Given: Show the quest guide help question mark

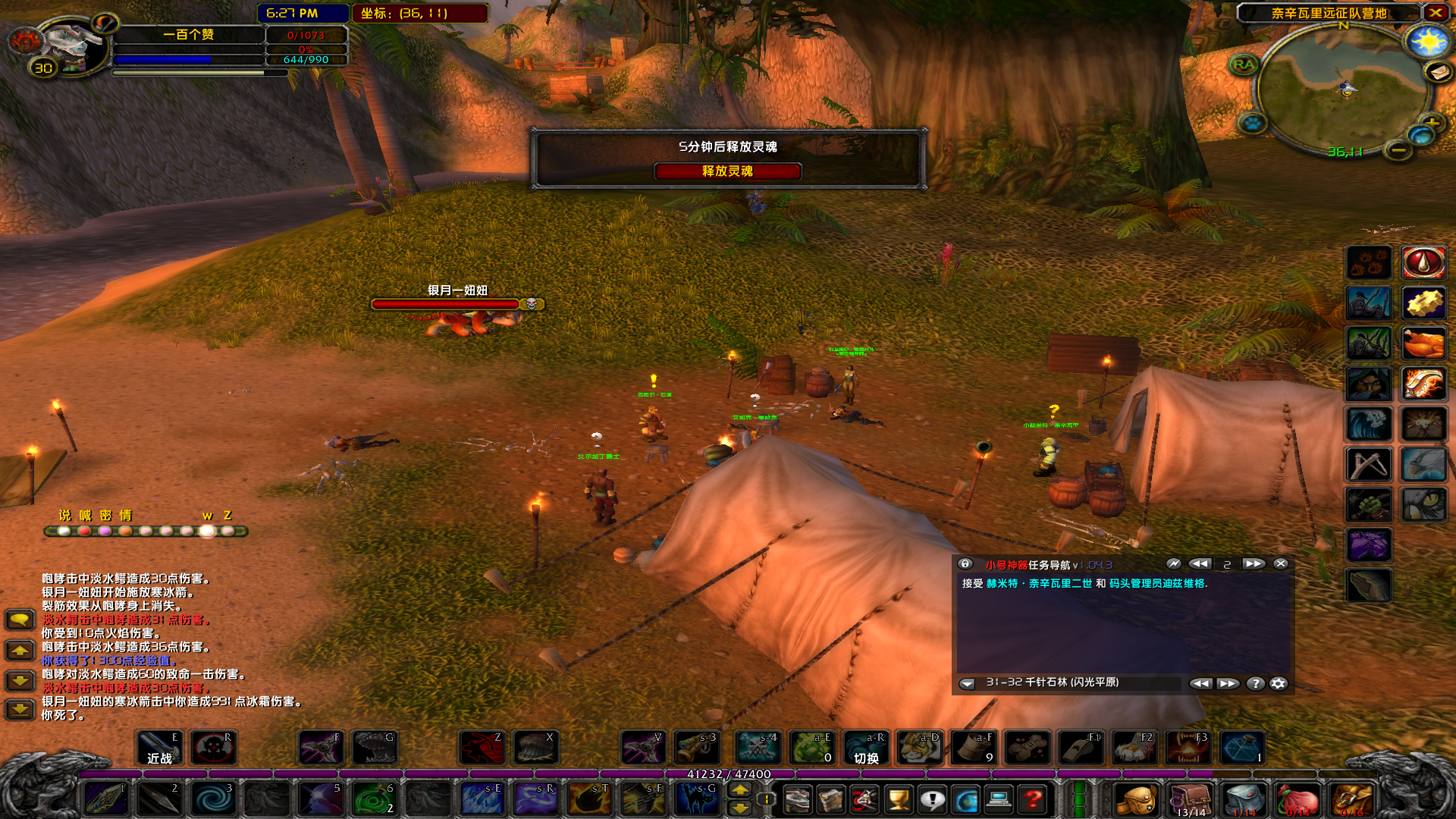Looking at the screenshot, I should click(1256, 683).
